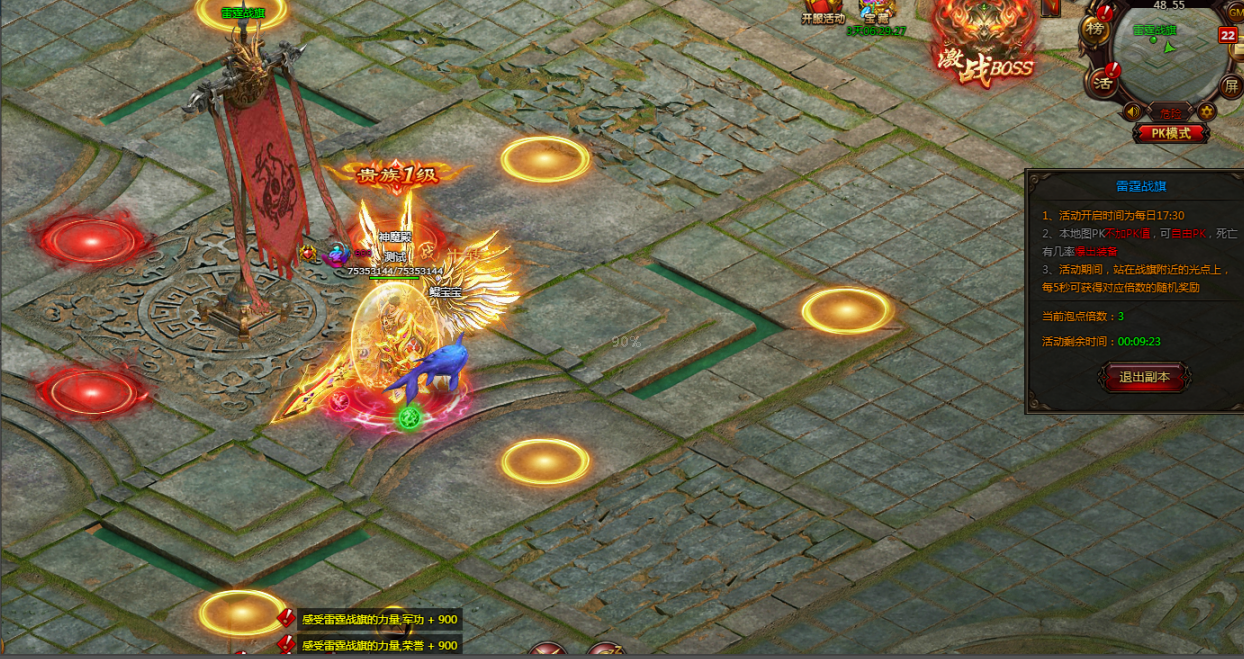The width and height of the screenshot is (1244, 659).
Task: Open the 活 activity button
Action: (x=1104, y=78)
